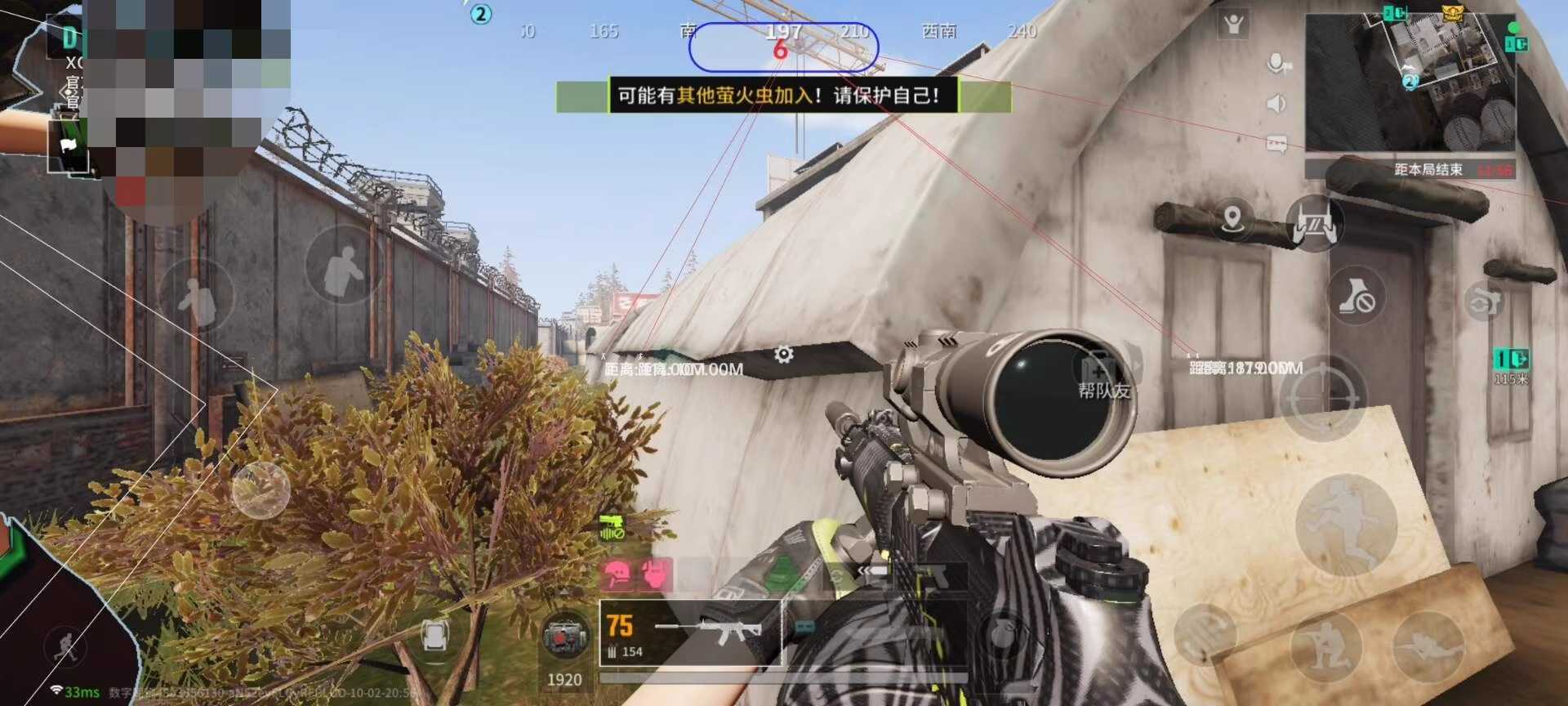Tap the jump button
Image resolution: width=1568 pixels, height=706 pixels.
1345,524
